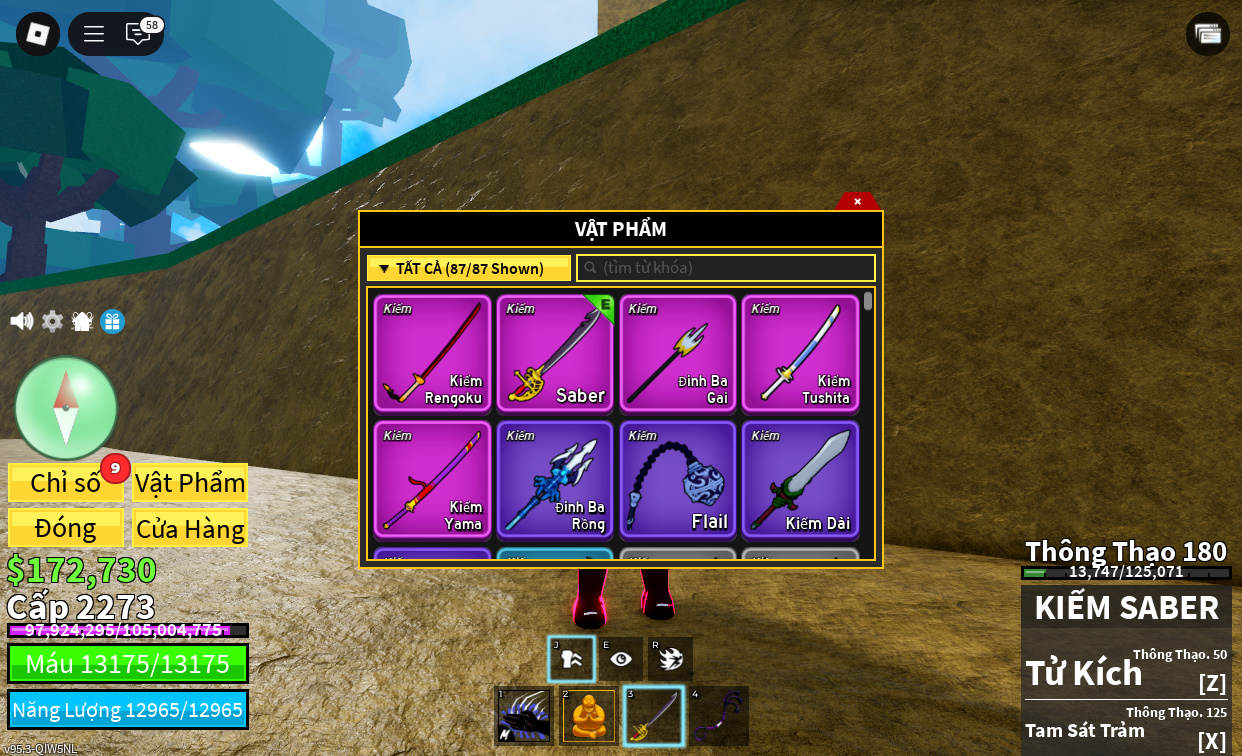Select the Kiếm Rengoku sword item
This screenshot has width=1242, height=756.
[433, 353]
